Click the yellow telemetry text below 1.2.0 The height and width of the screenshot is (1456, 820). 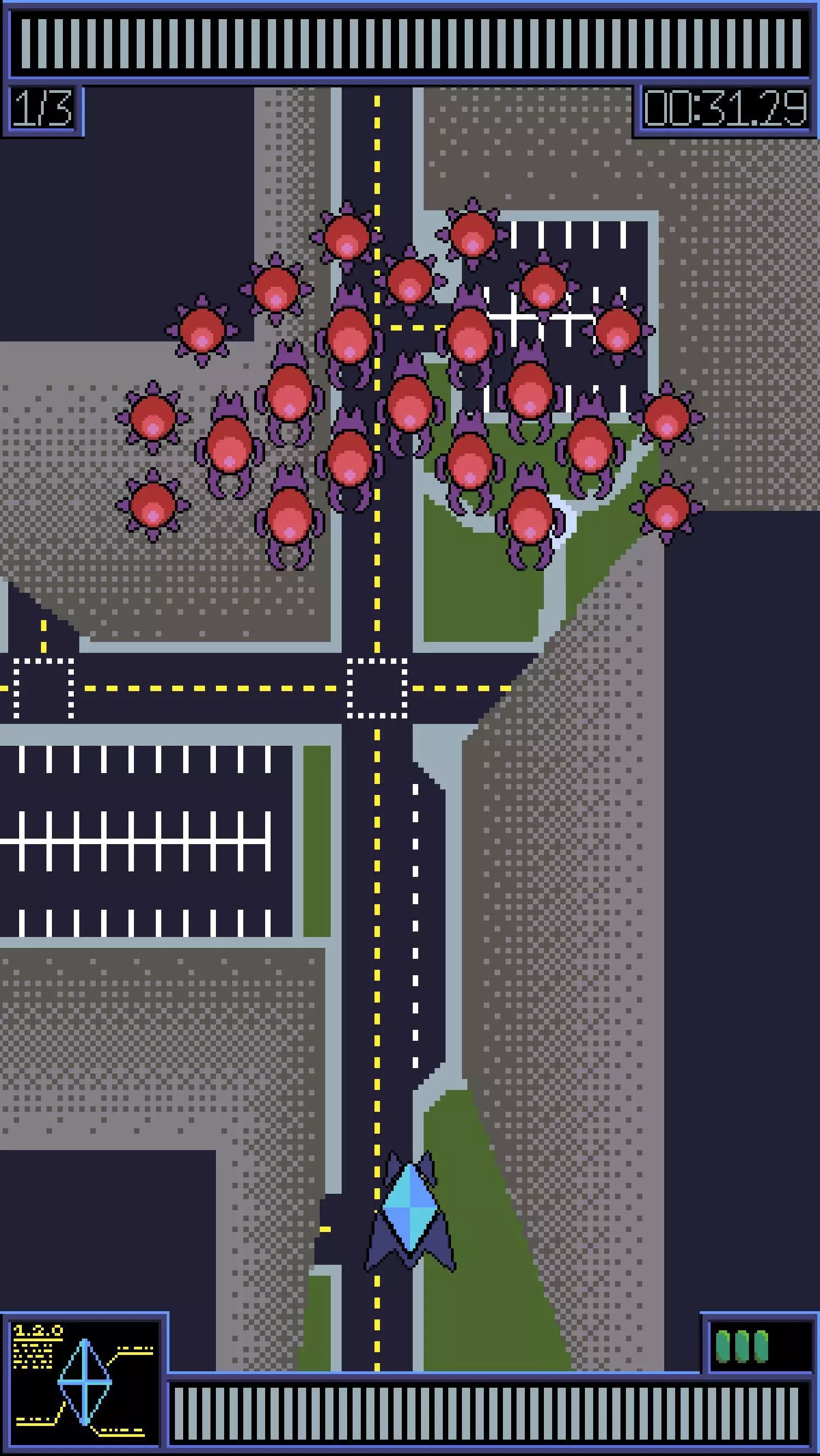pyautogui.click(x=32, y=1357)
